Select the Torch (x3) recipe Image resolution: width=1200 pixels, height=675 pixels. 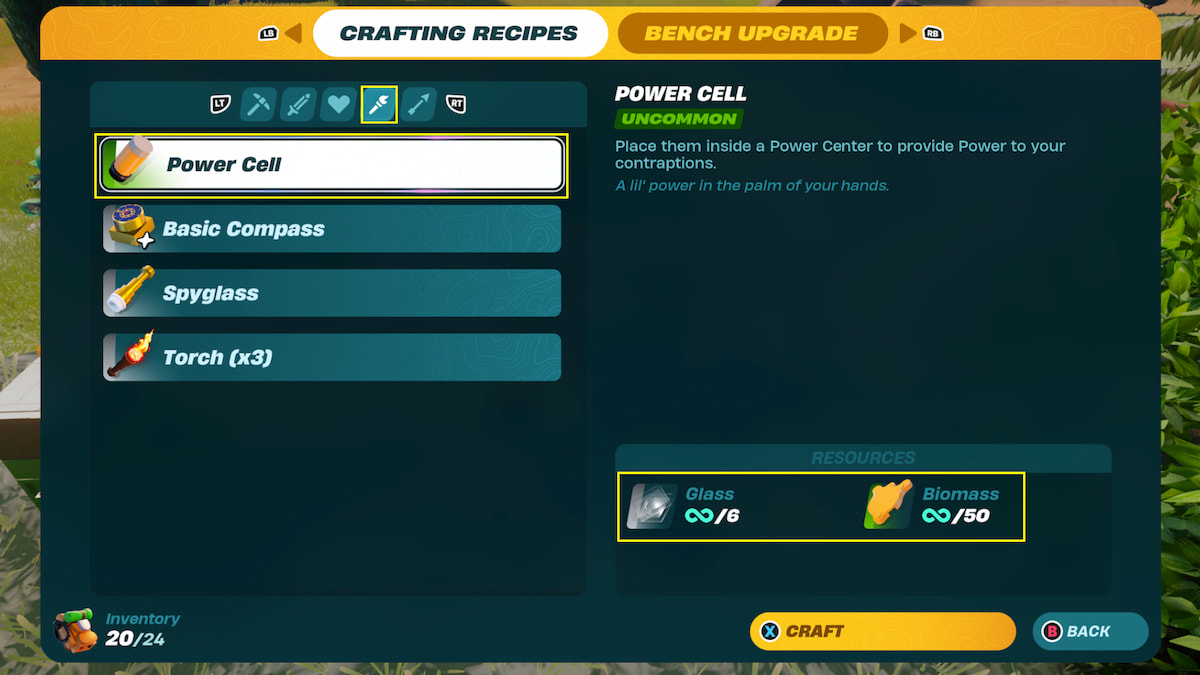(331, 357)
